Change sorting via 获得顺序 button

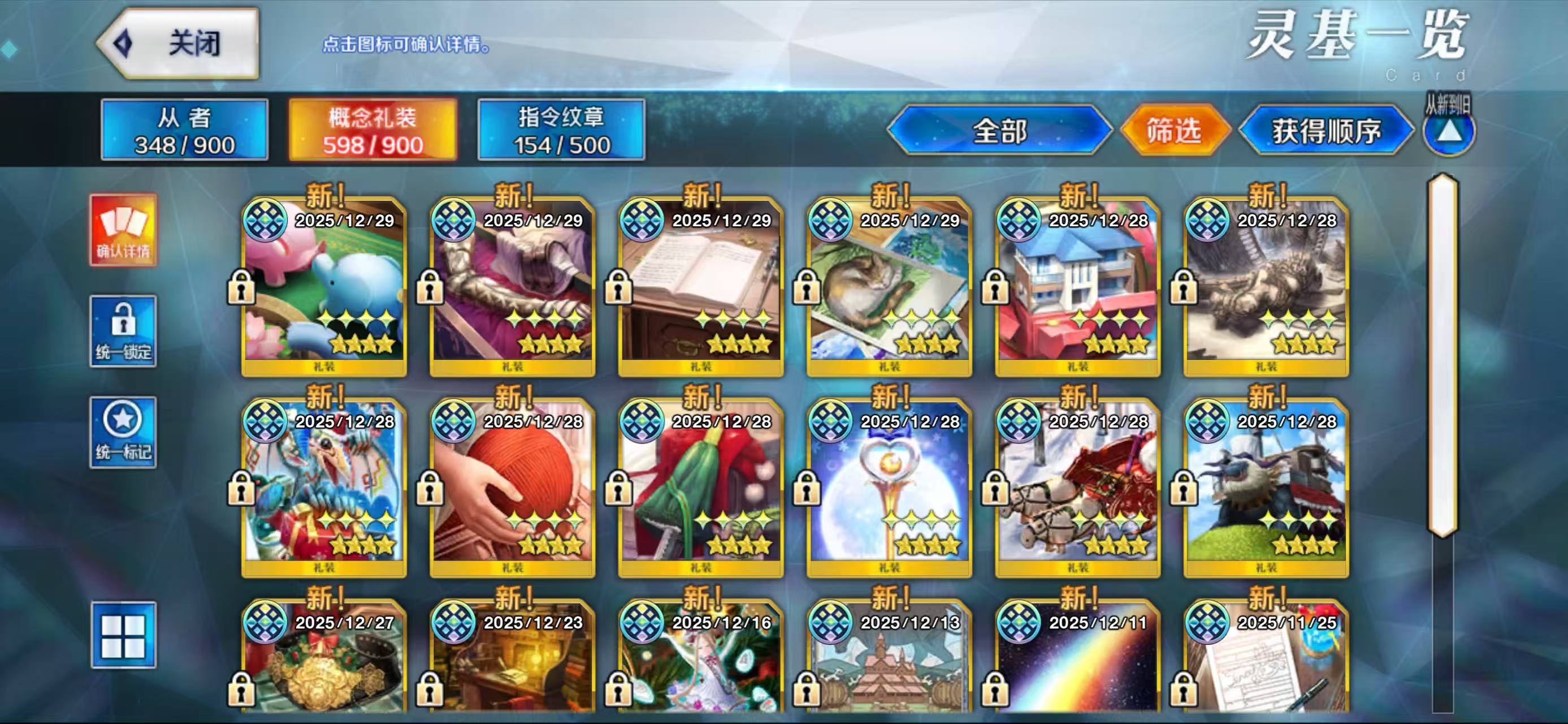(x=1326, y=131)
